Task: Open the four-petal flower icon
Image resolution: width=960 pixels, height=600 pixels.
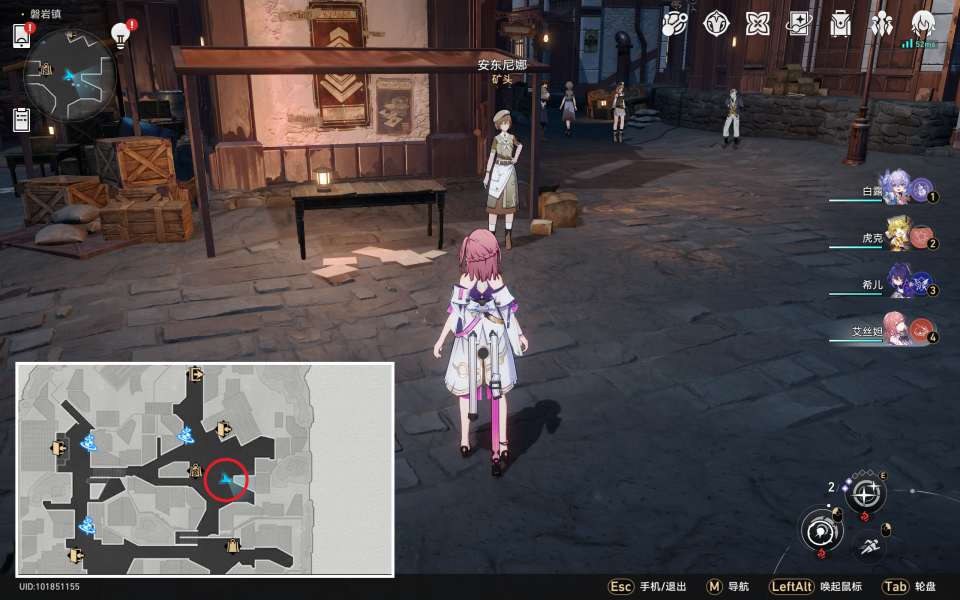Action: click(758, 23)
